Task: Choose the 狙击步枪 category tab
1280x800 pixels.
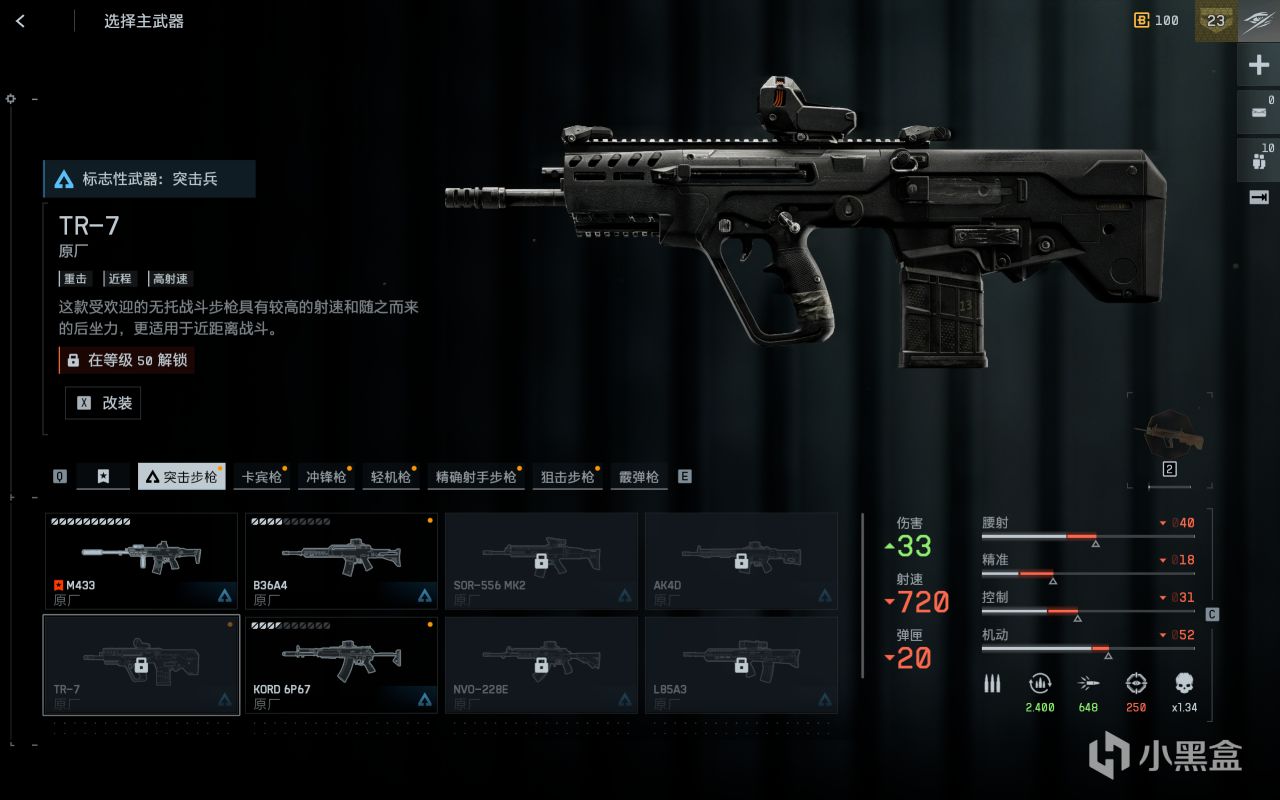Action: pyautogui.click(x=567, y=477)
